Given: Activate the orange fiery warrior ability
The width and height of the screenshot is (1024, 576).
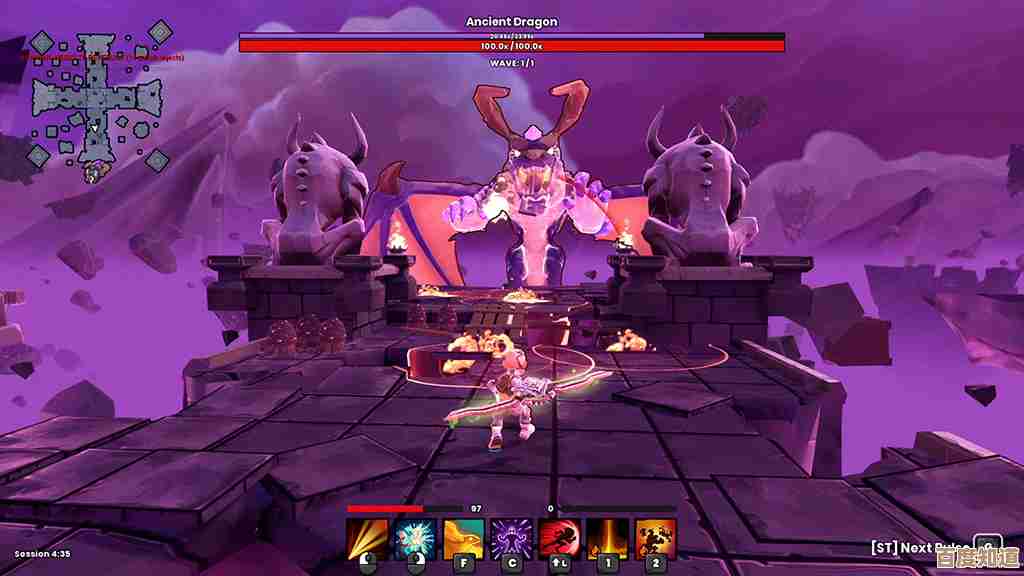Looking at the screenshot, I should [x=655, y=538].
